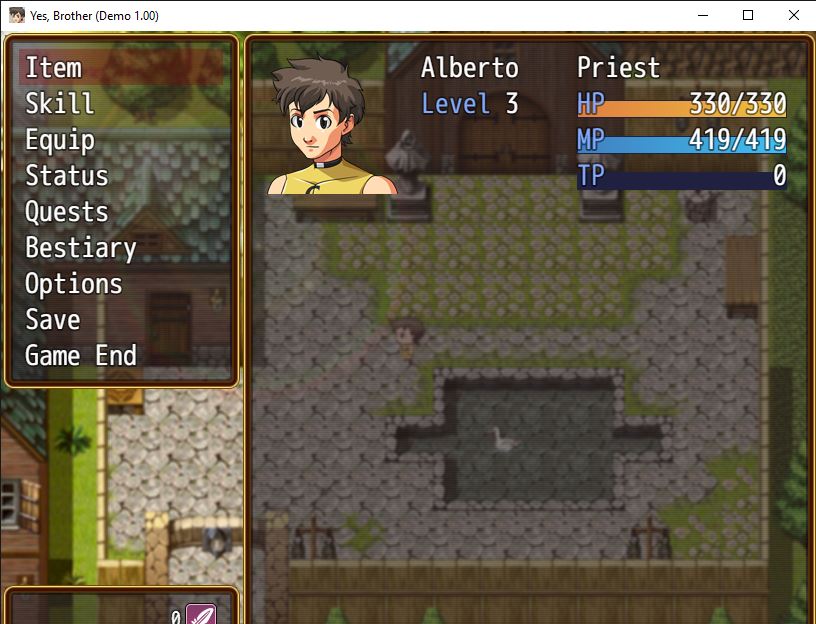This screenshot has height=624, width=816.
Task: Maximize the game window
Action: click(748, 15)
